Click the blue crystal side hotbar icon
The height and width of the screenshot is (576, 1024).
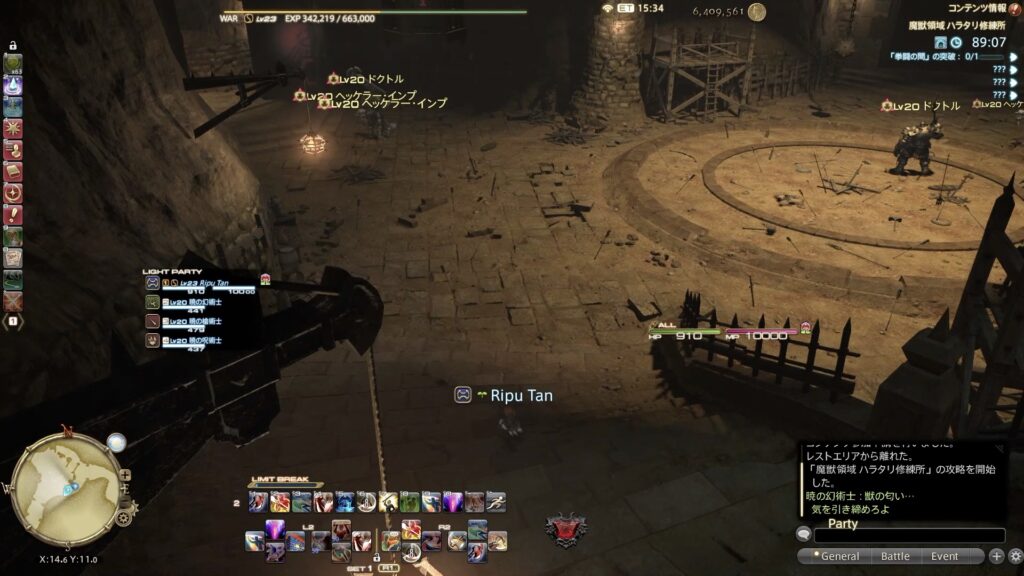pyautogui.click(x=13, y=86)
